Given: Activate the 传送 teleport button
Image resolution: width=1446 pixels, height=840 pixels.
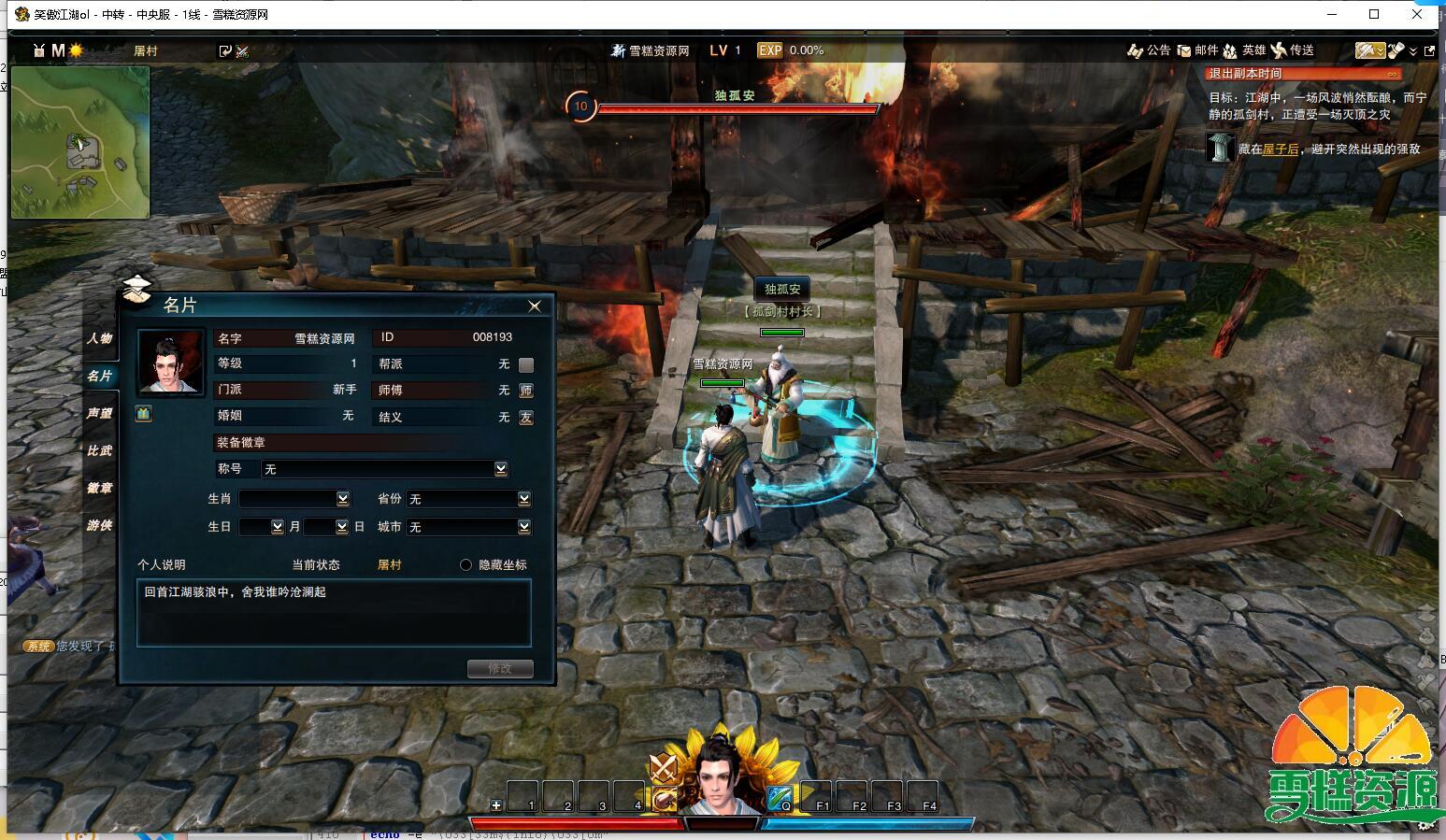Looking at the screenshot, I should pos(1293,50).
